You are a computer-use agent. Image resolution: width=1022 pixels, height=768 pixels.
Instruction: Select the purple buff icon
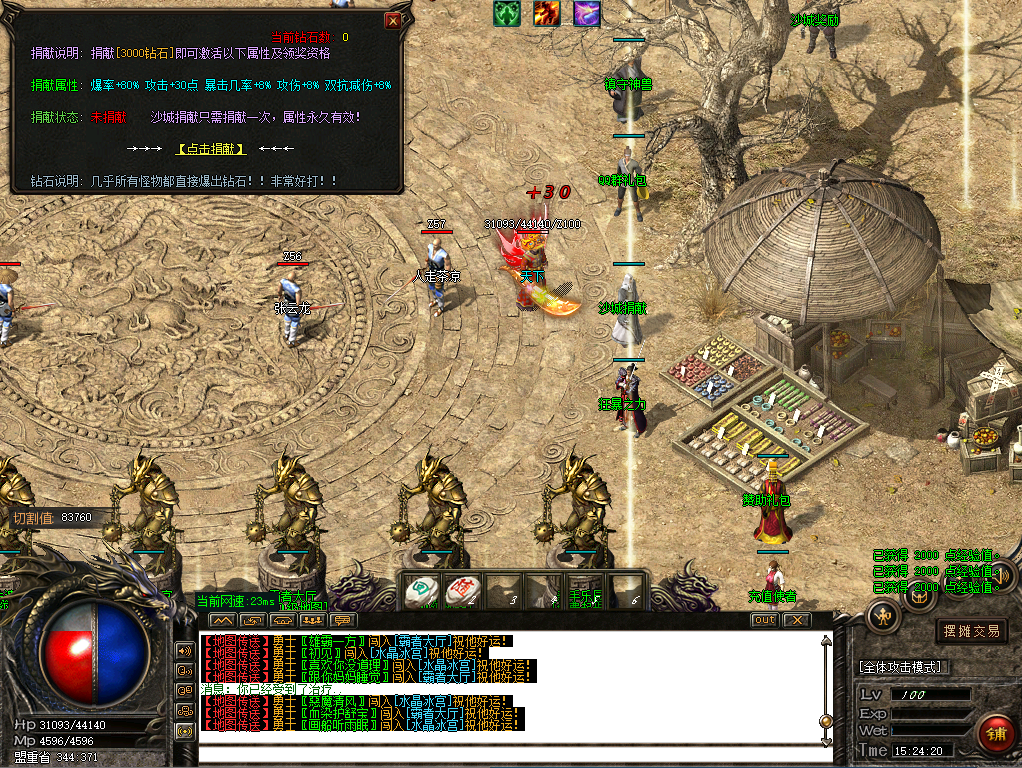point(587,13)
